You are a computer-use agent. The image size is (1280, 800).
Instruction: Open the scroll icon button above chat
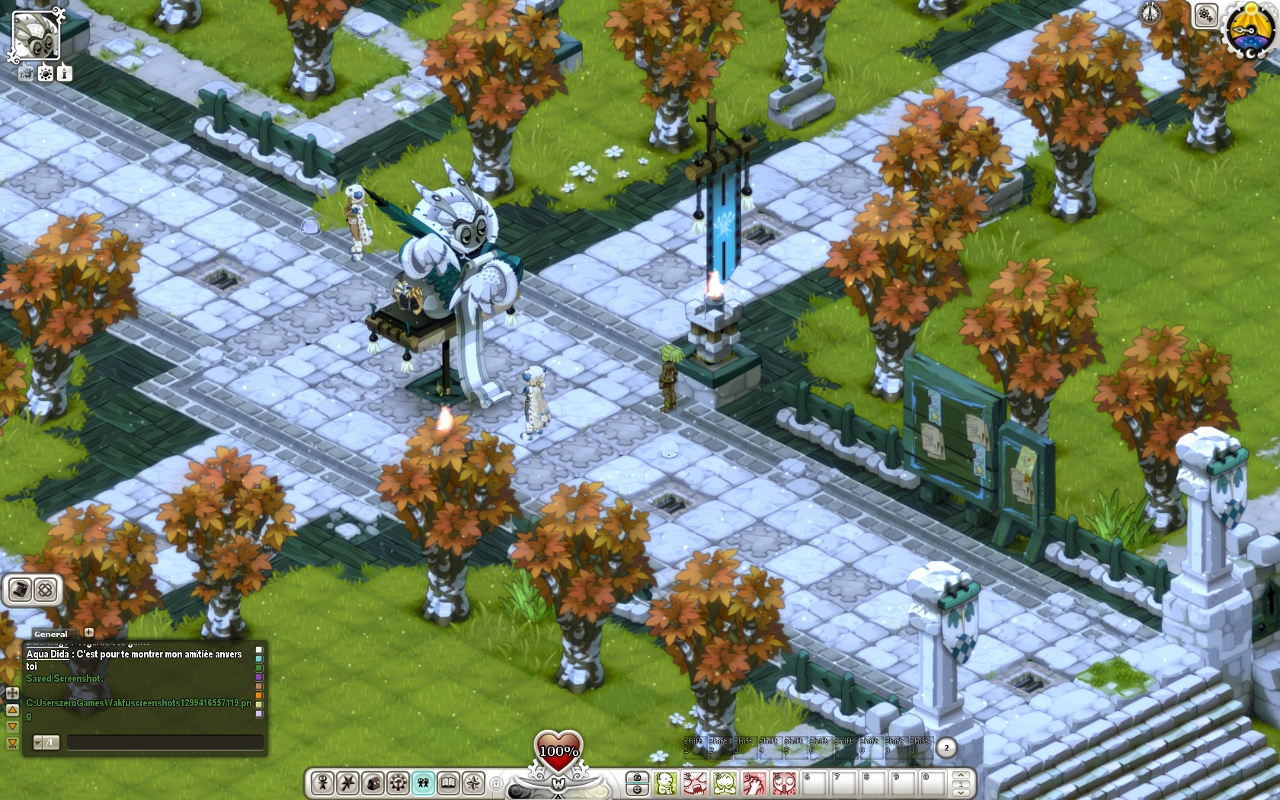click(x=19, y=590)
